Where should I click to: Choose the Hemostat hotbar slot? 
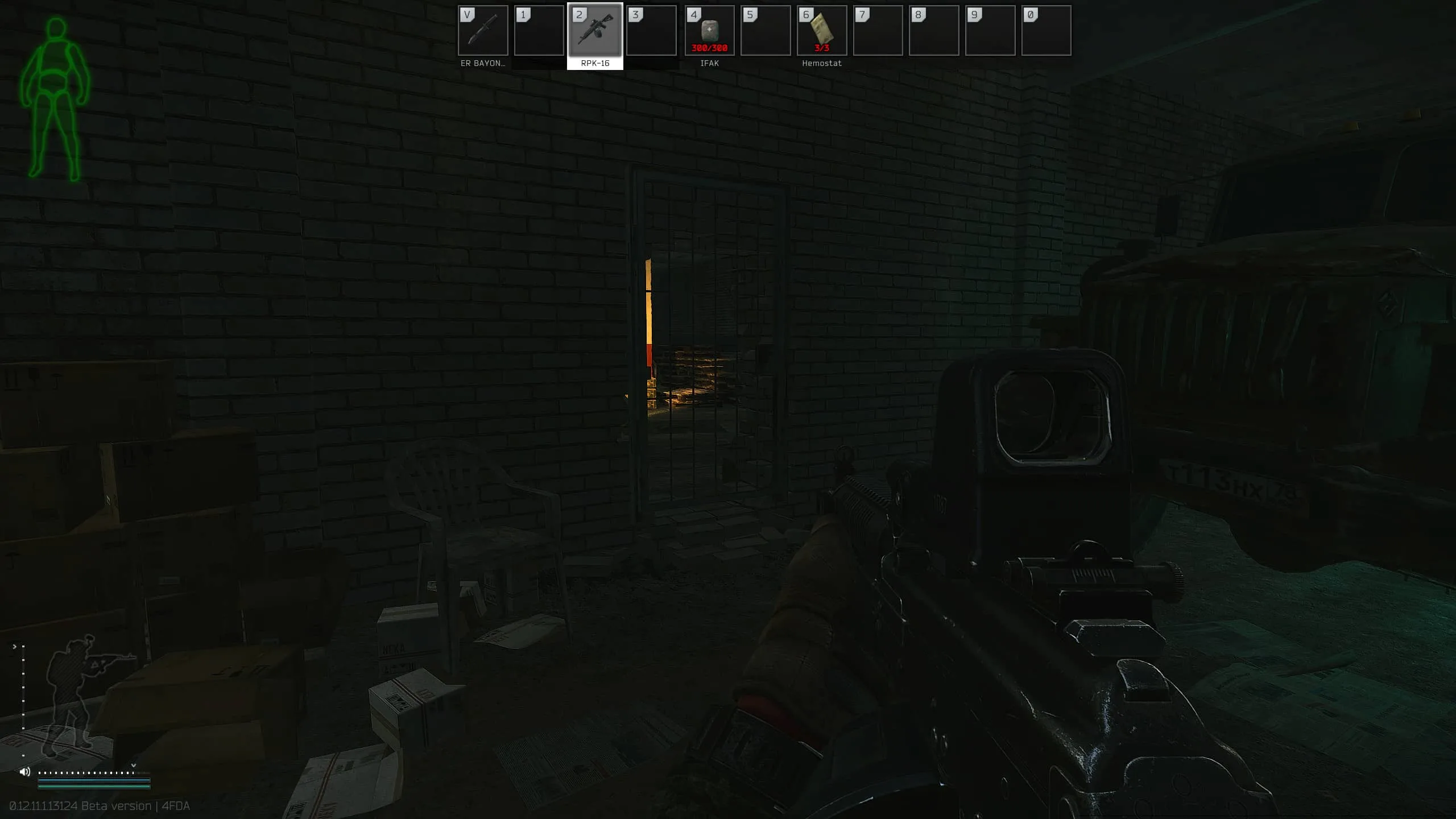pyautogui.click(x=821, y=31)
